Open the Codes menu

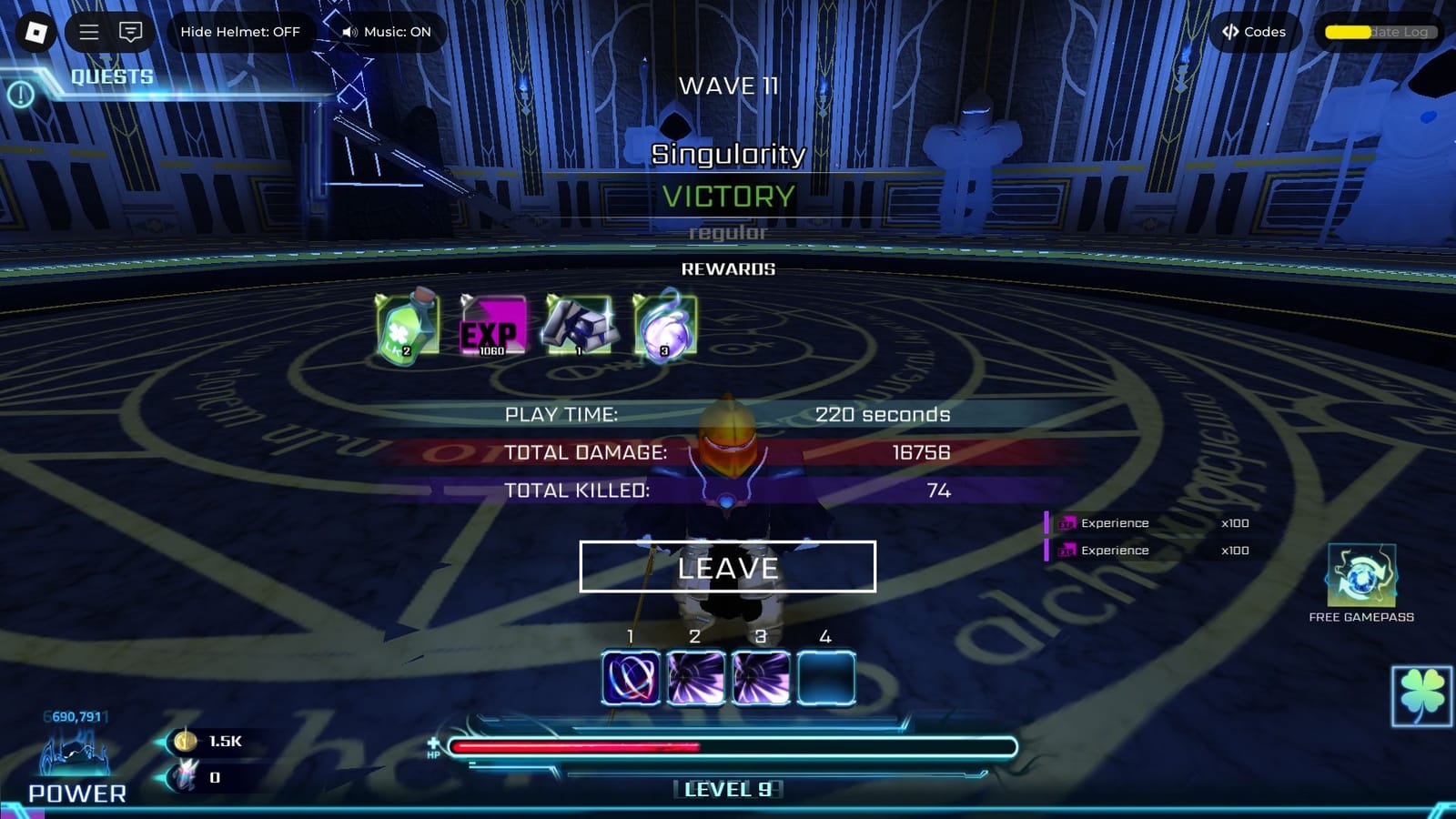[1254, 32]
